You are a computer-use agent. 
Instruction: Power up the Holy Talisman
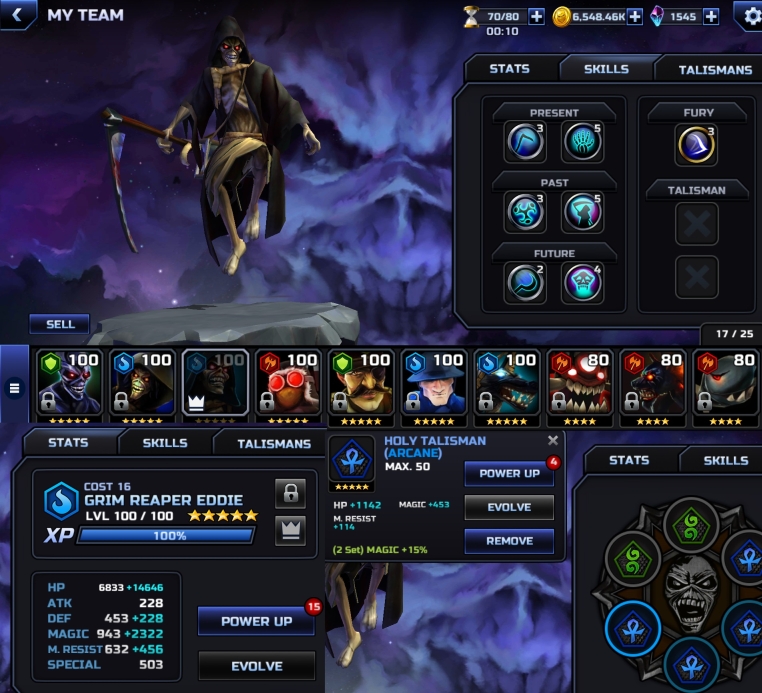(x=508, y=474)
